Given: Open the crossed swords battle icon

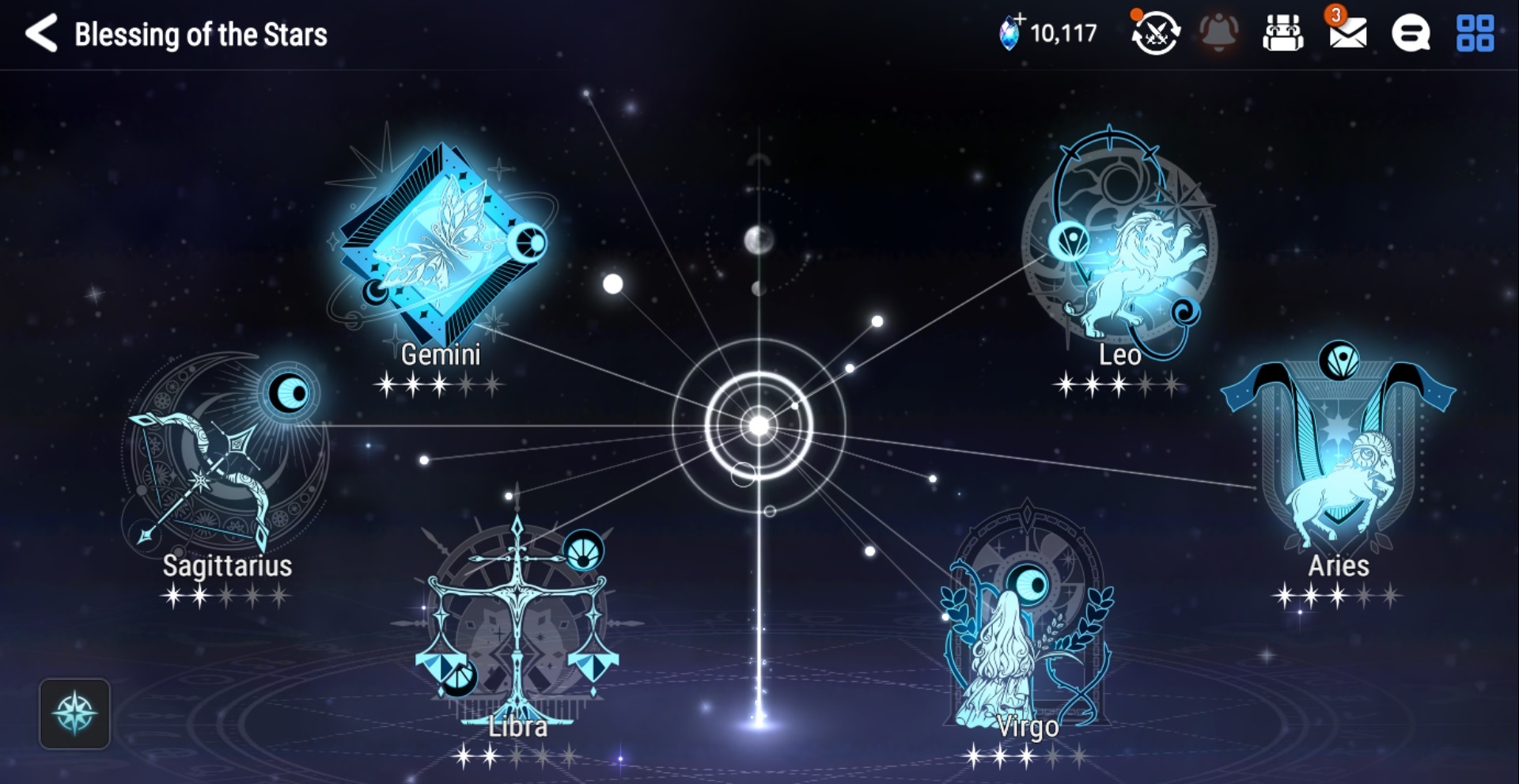Looking at the screenshot, I should pyautogui.click(x=1155, y=34).
